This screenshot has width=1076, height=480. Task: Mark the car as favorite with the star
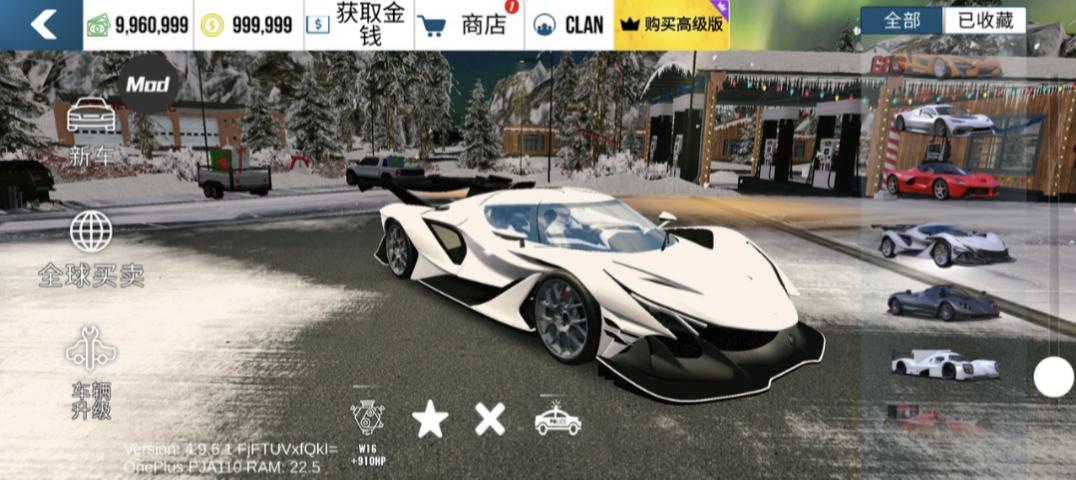(430, 419)
